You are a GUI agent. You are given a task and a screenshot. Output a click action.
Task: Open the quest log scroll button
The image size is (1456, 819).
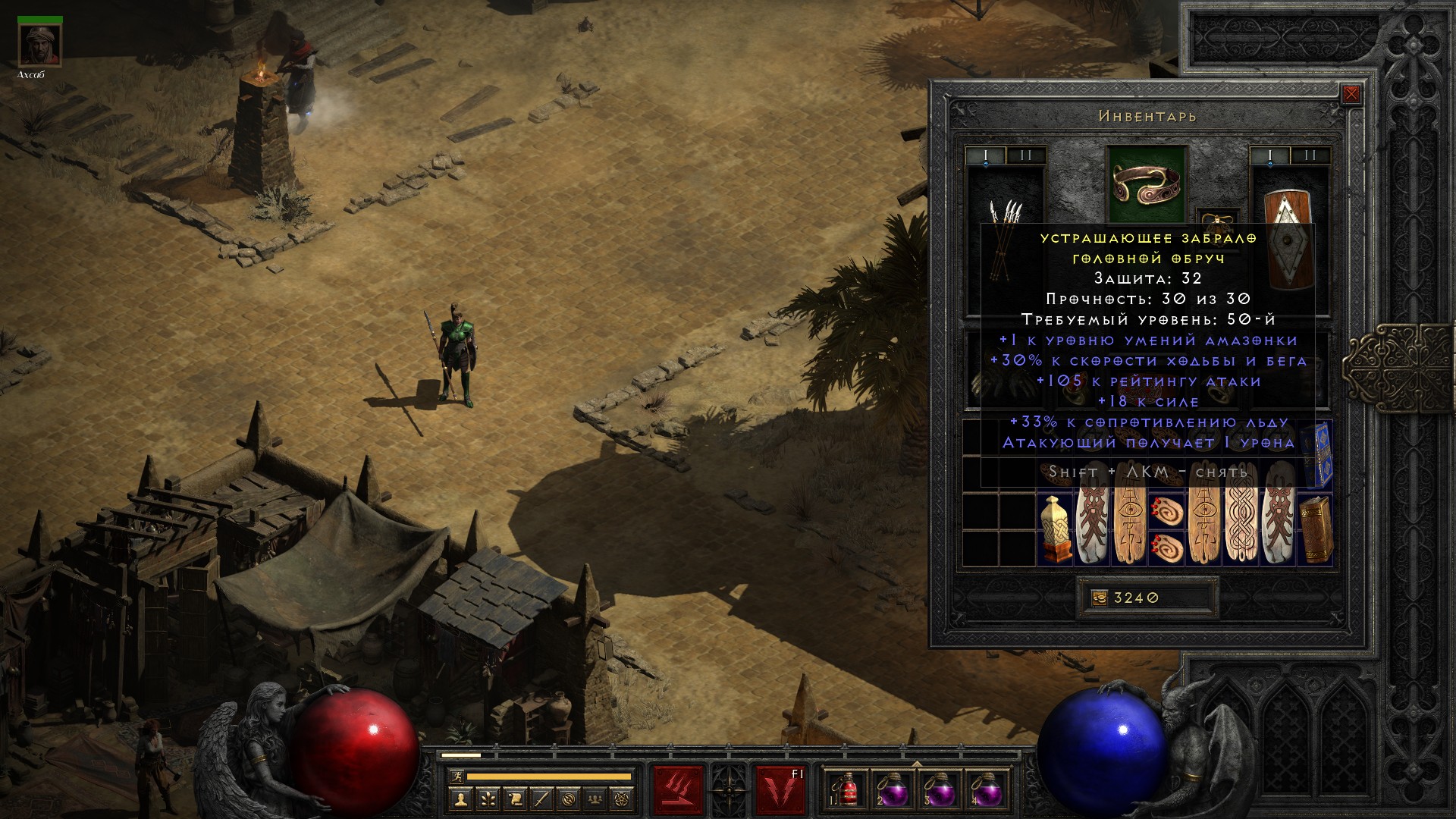click(515, 799)
